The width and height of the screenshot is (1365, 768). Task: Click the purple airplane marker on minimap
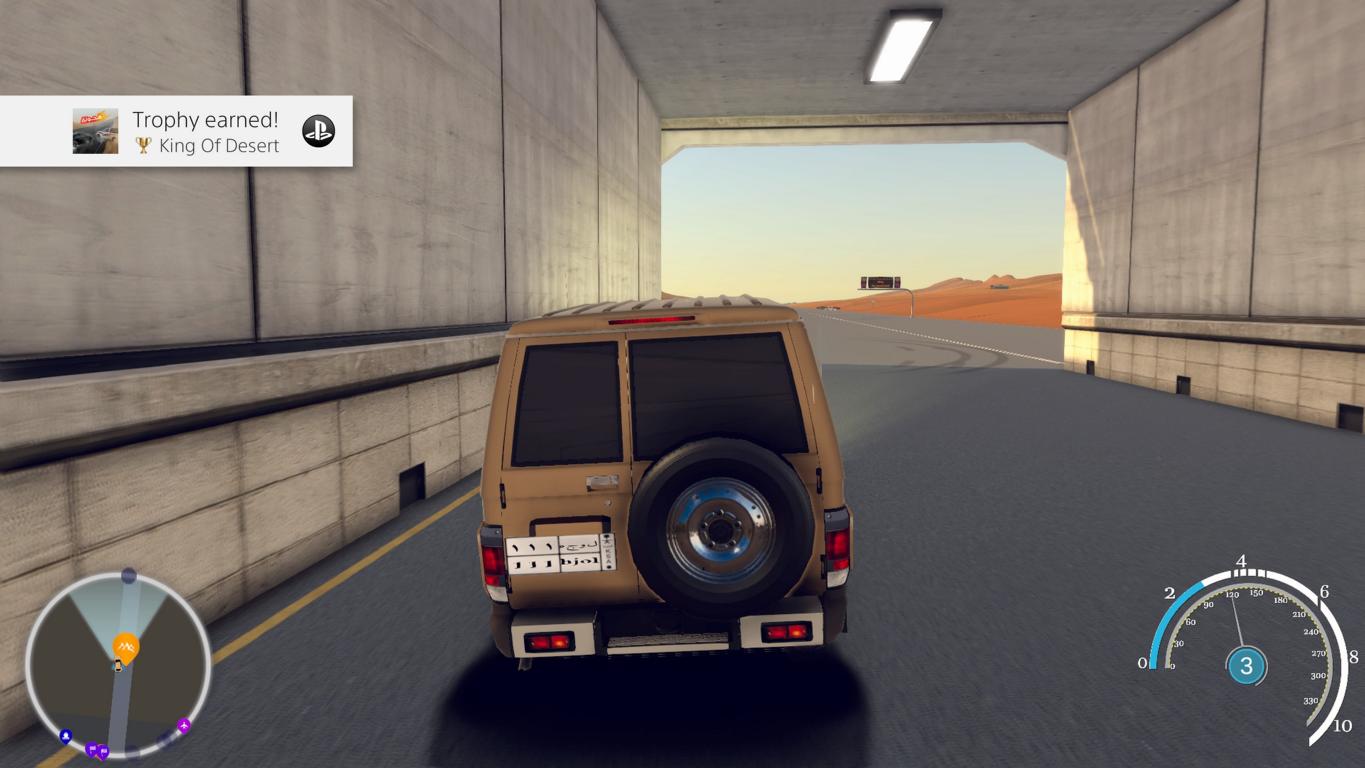(x=184, y=725)
